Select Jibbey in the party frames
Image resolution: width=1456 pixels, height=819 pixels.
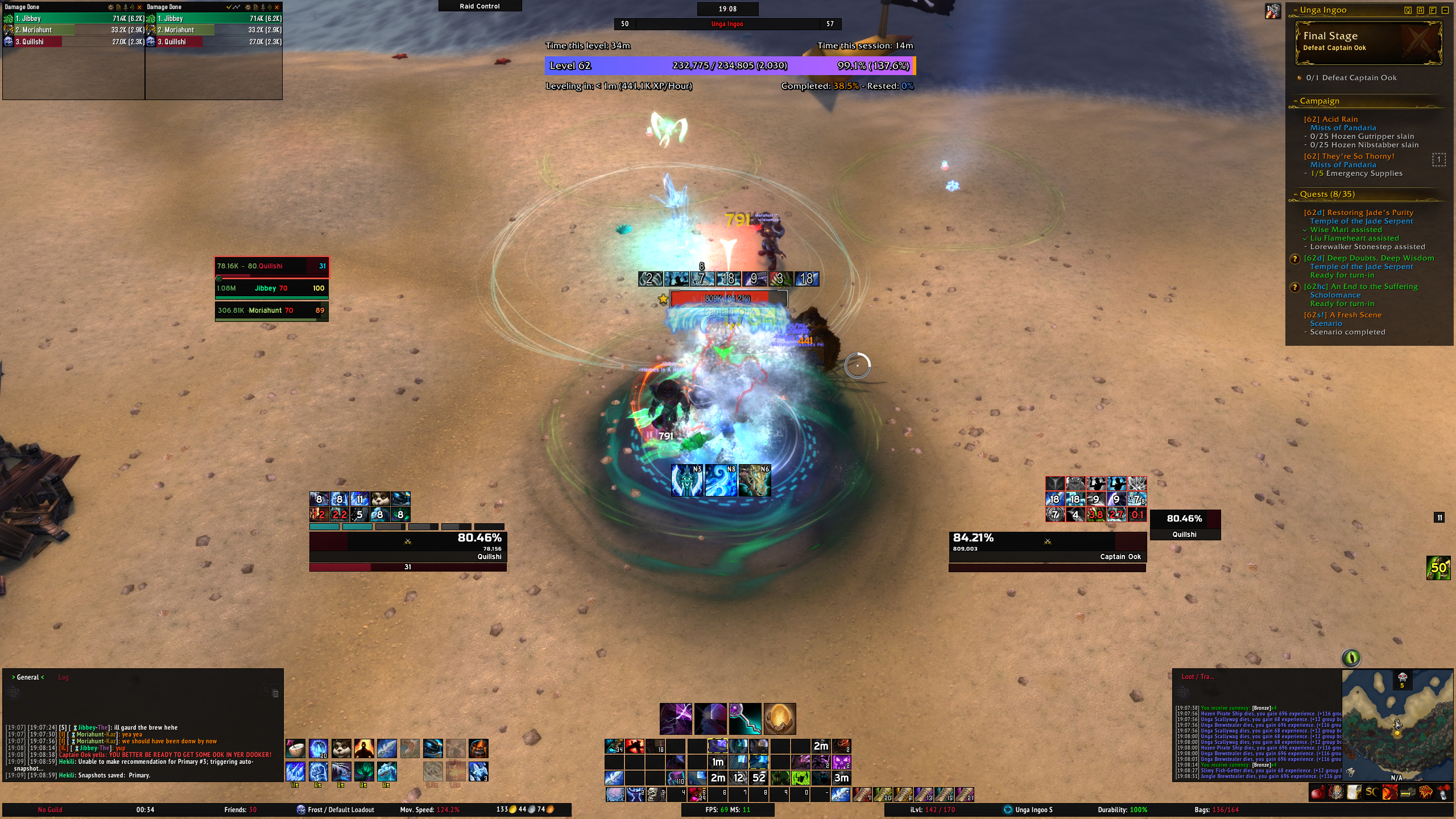[271, 288]
